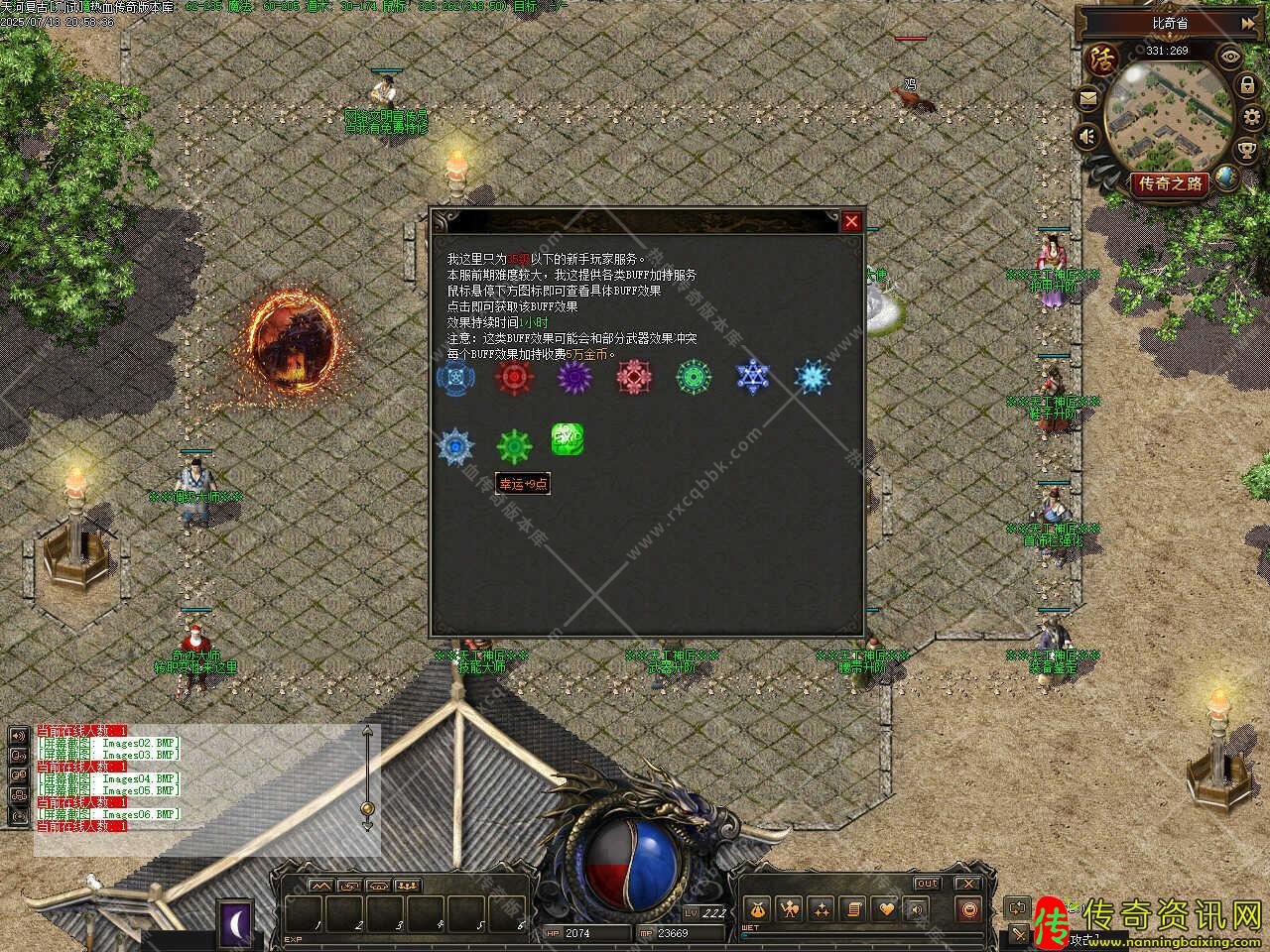This screenshot has width=1270, height=952.
Task: Open the scroll quest log icon
Action: point(853,908)
